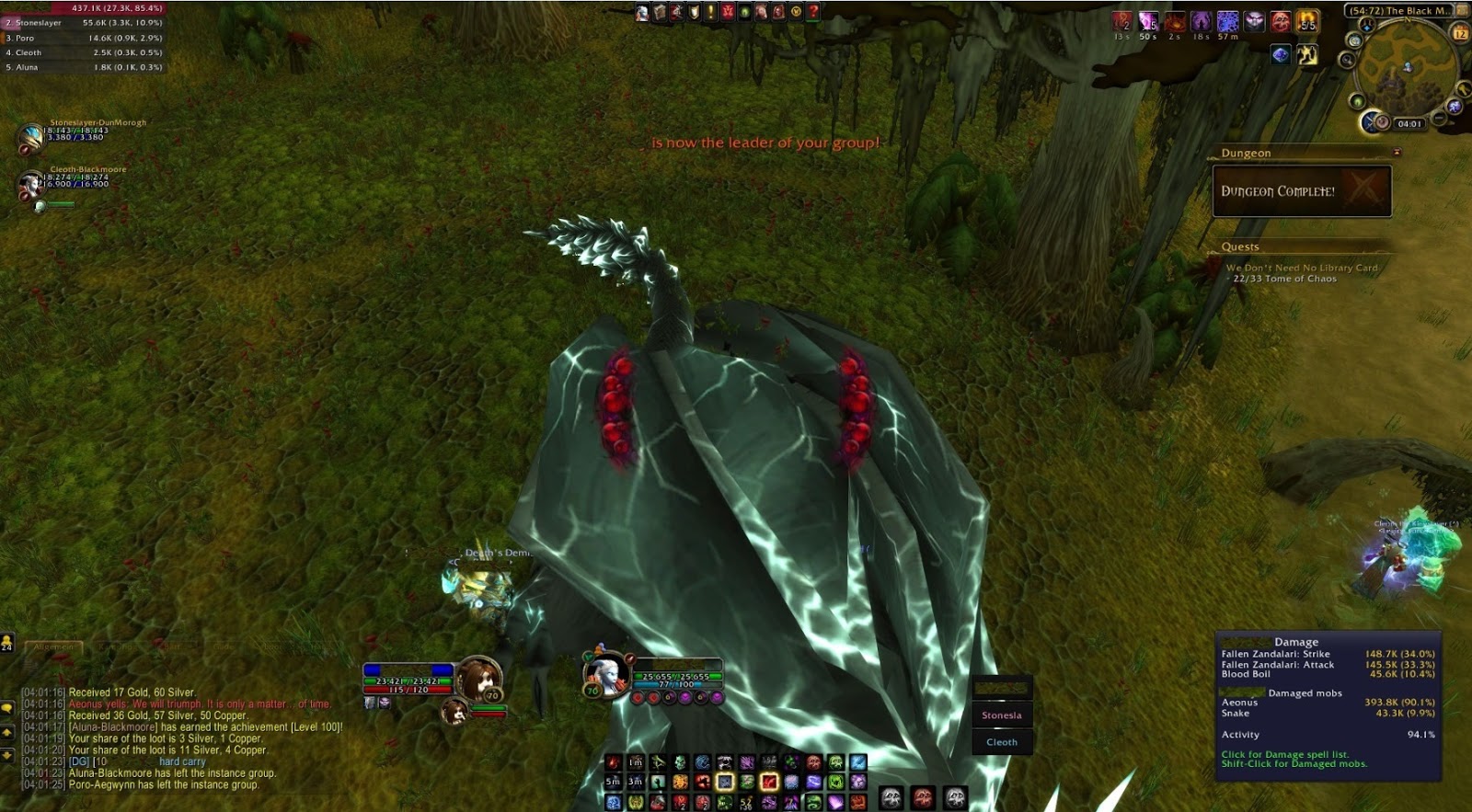Click the glowing blue spell icon on the action bar
Image resolution: width=1472 pixels, height=812 pixels.
pos(725,781)
